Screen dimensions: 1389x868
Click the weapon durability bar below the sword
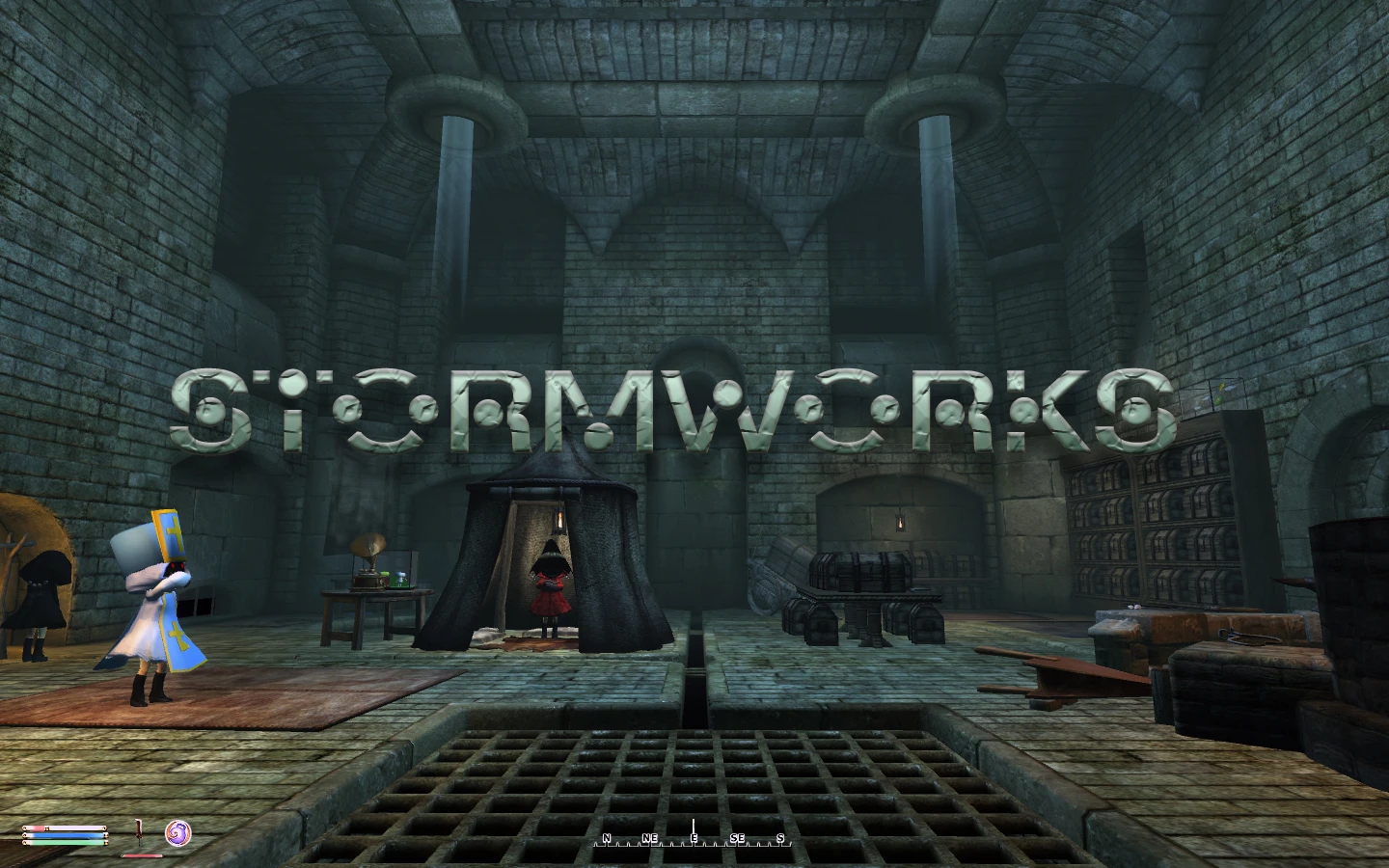coord(143,855)
